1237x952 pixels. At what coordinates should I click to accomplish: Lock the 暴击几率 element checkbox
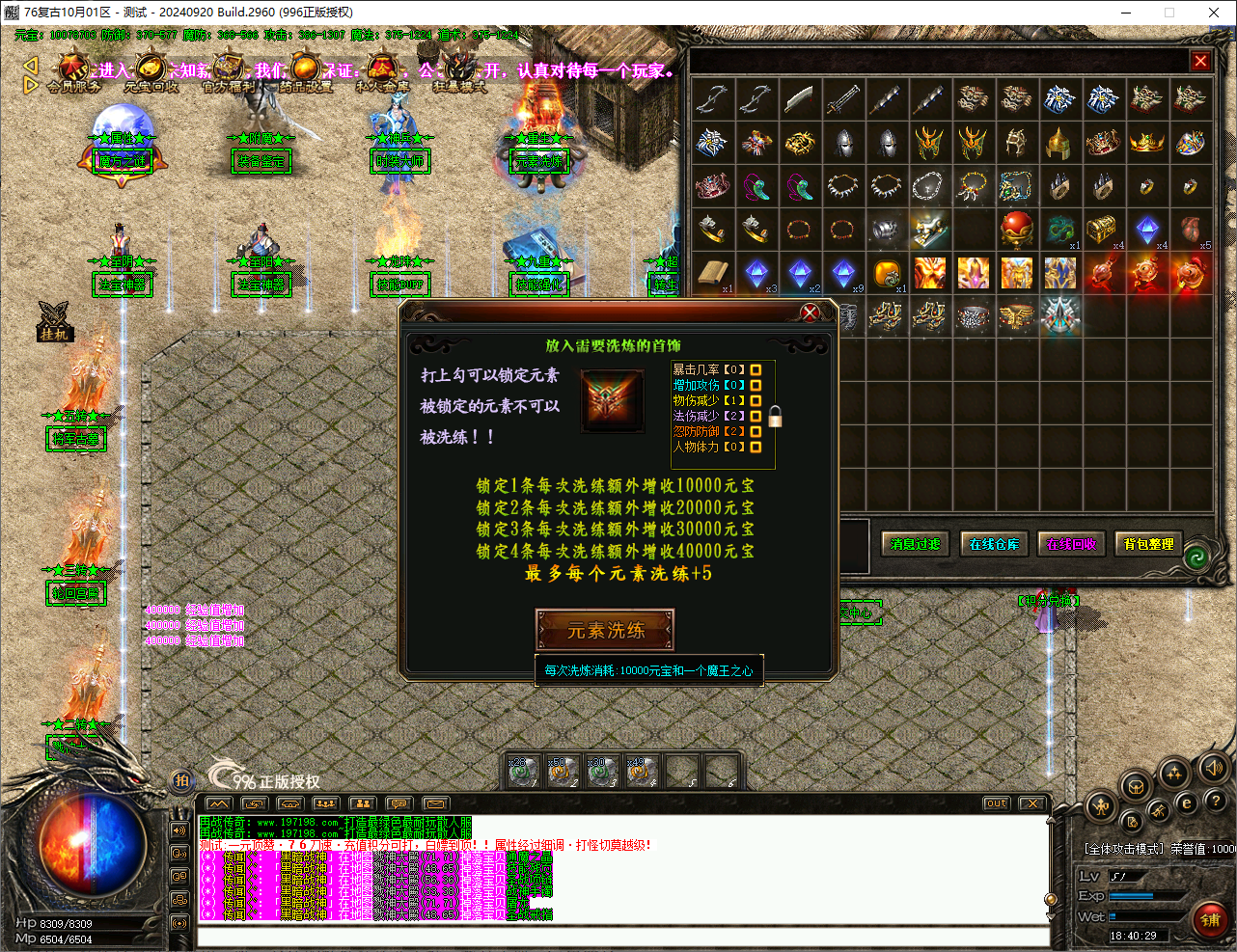756,370
